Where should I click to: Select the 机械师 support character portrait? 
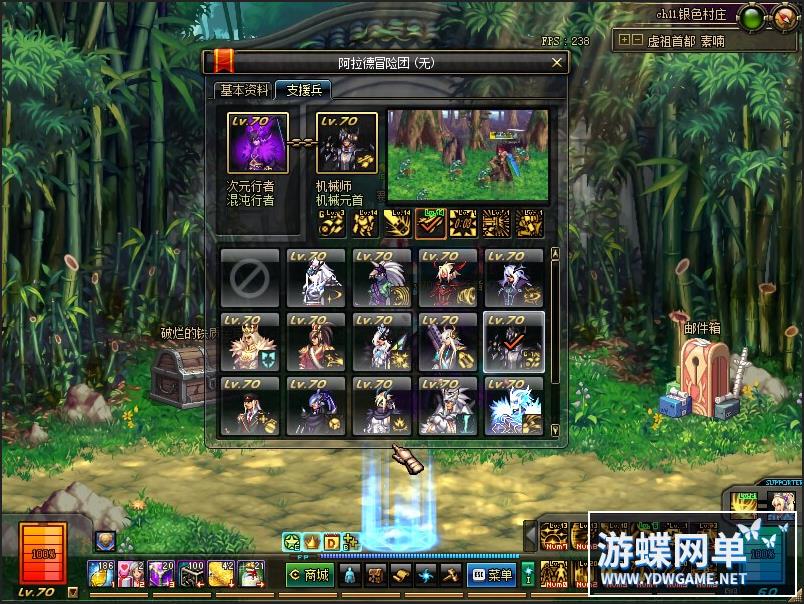(347, 143)
